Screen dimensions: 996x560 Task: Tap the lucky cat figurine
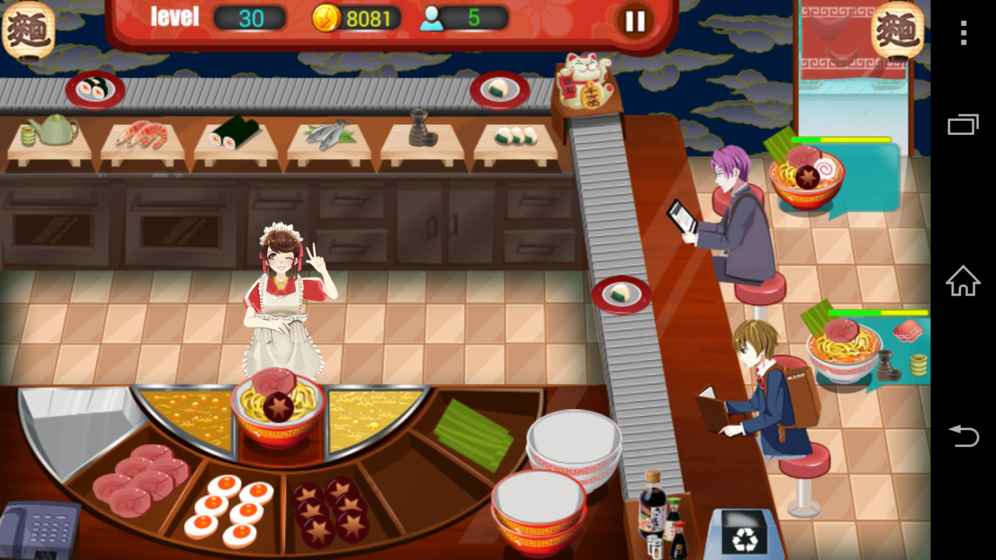[x=584, y=80]
